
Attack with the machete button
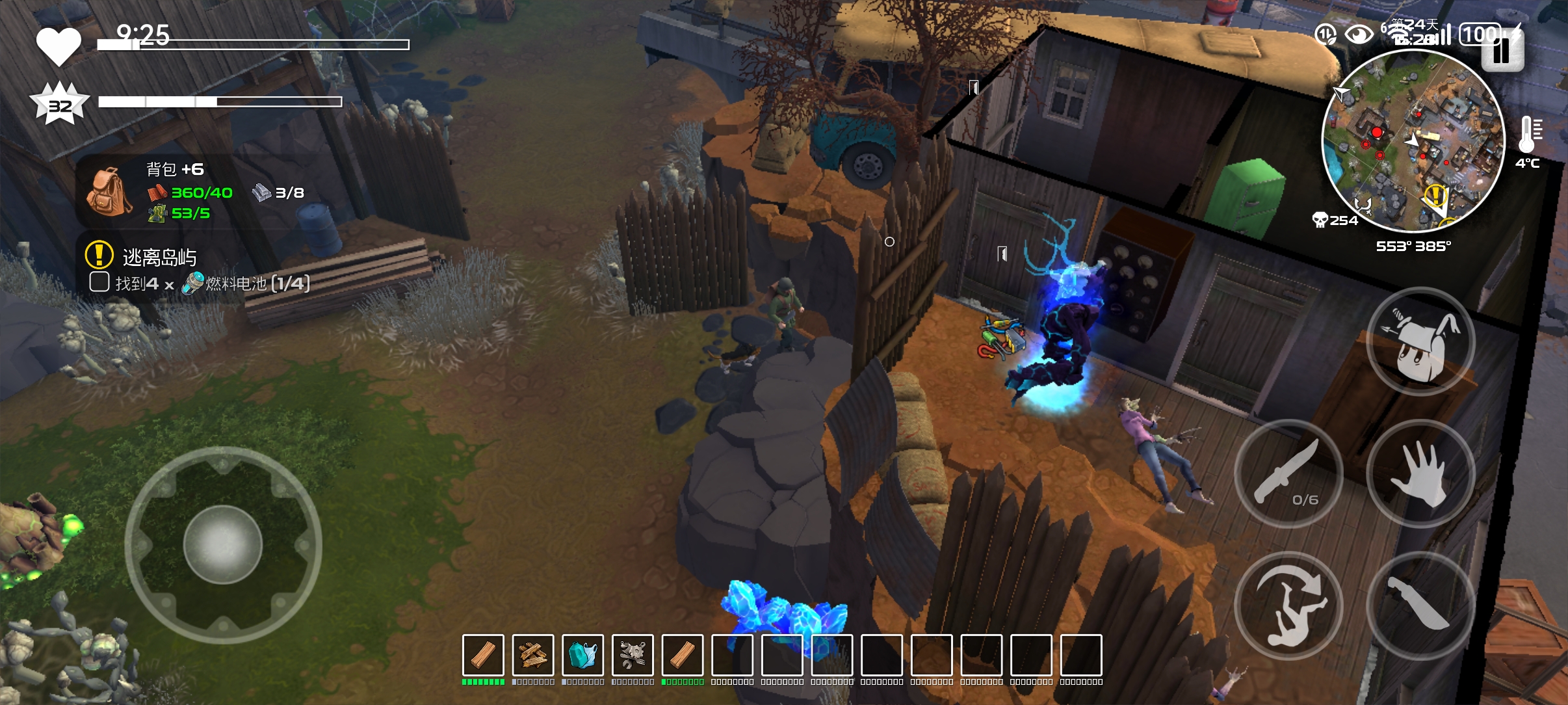[x=1420, y=606]
